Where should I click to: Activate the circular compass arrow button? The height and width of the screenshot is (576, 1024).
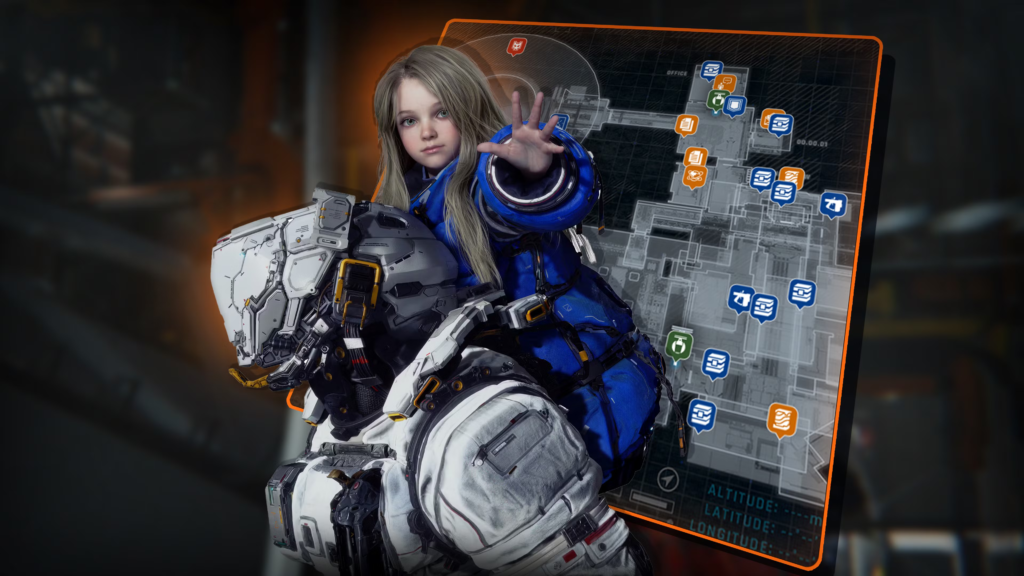(668, 481)
